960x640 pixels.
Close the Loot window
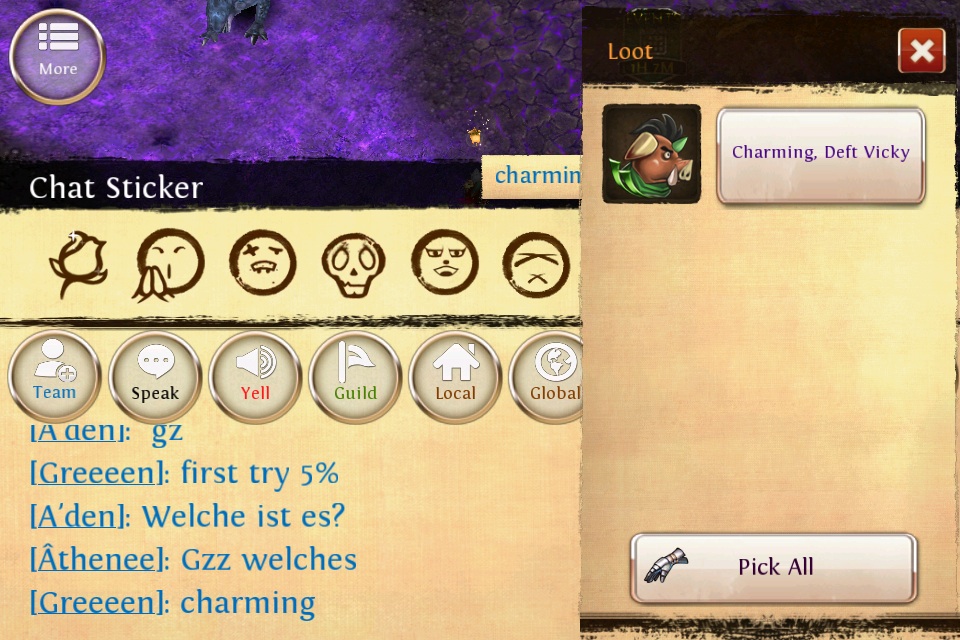click(921, 50)
